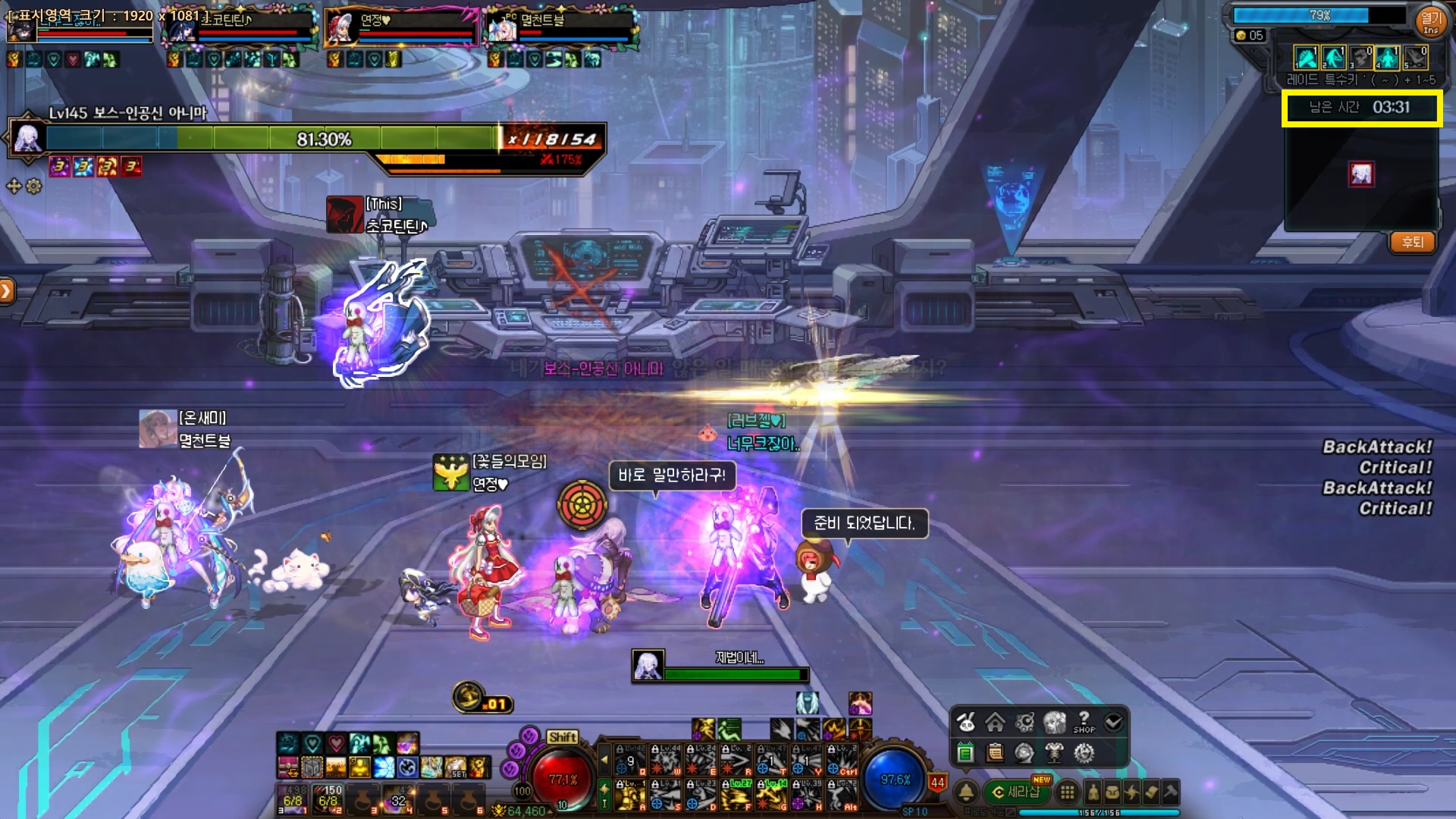The width and height of the screenshot is (1456, 819).
Task: Open the green calendar event icon
Action: click(965, 752)
